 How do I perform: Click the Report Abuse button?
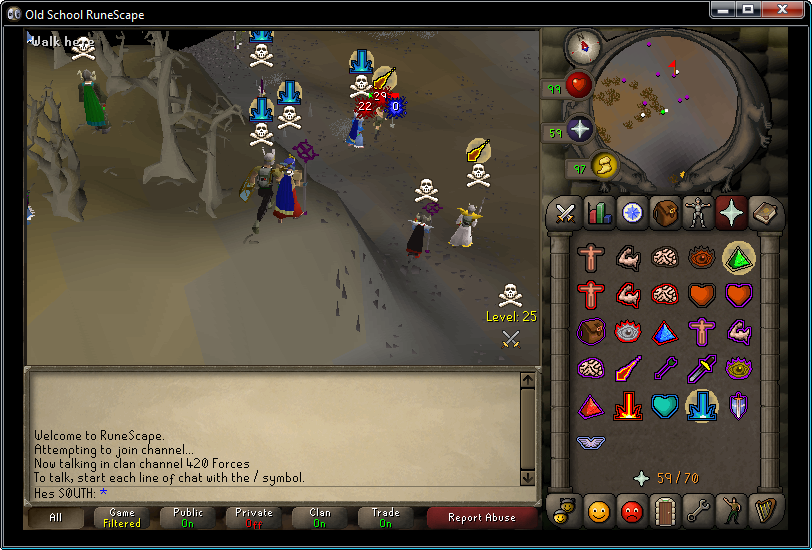click(x=482, y=518)
